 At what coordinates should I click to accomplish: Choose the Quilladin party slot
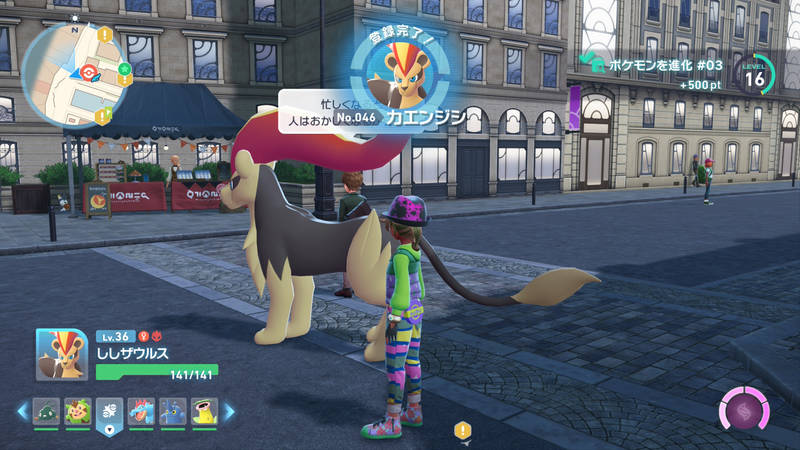[x=78, y=410]
